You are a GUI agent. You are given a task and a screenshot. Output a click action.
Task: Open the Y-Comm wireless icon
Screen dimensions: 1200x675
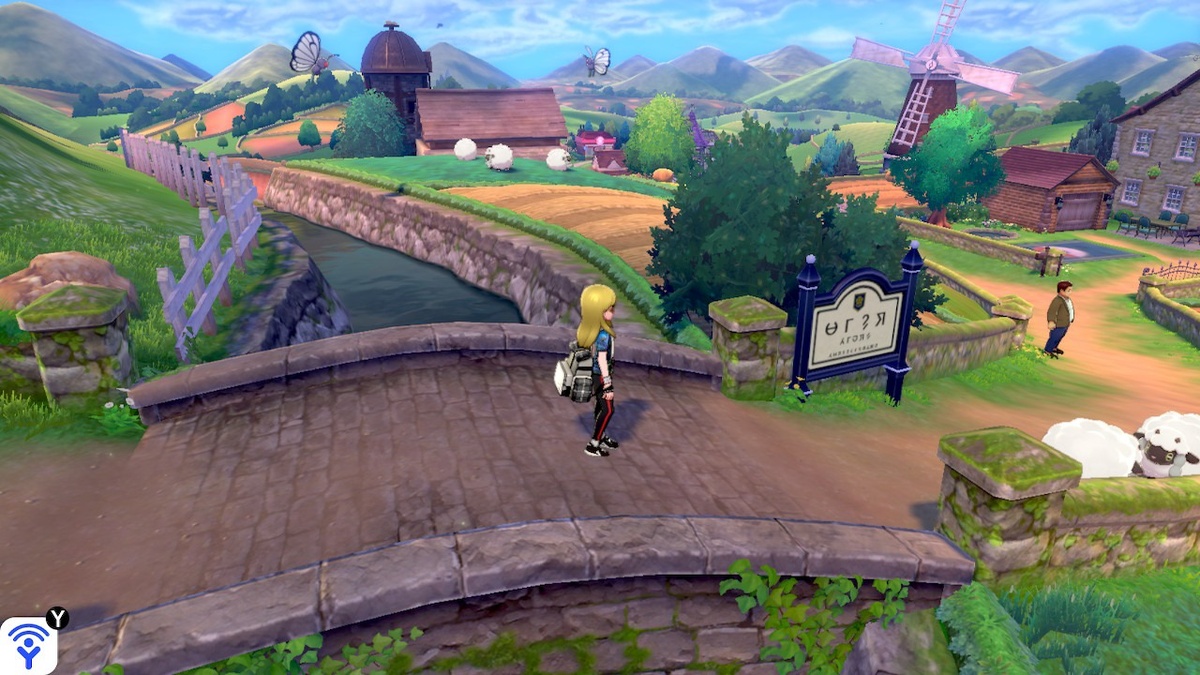tap(28, 645)
